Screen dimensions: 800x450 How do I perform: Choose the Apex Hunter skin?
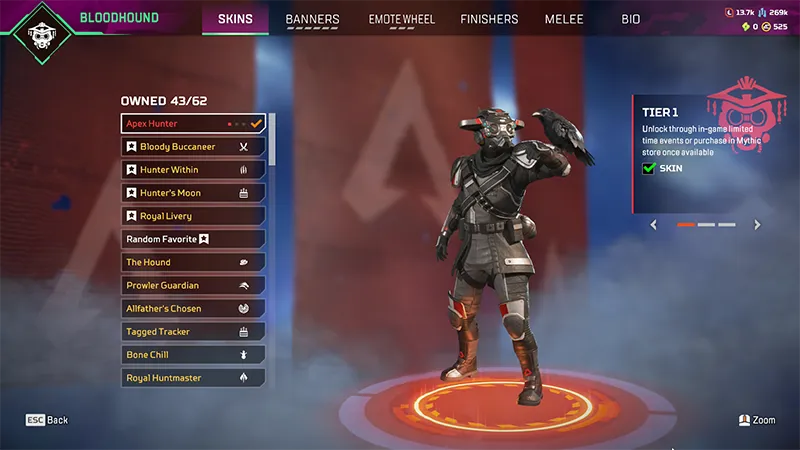click(x=193, y=124)
